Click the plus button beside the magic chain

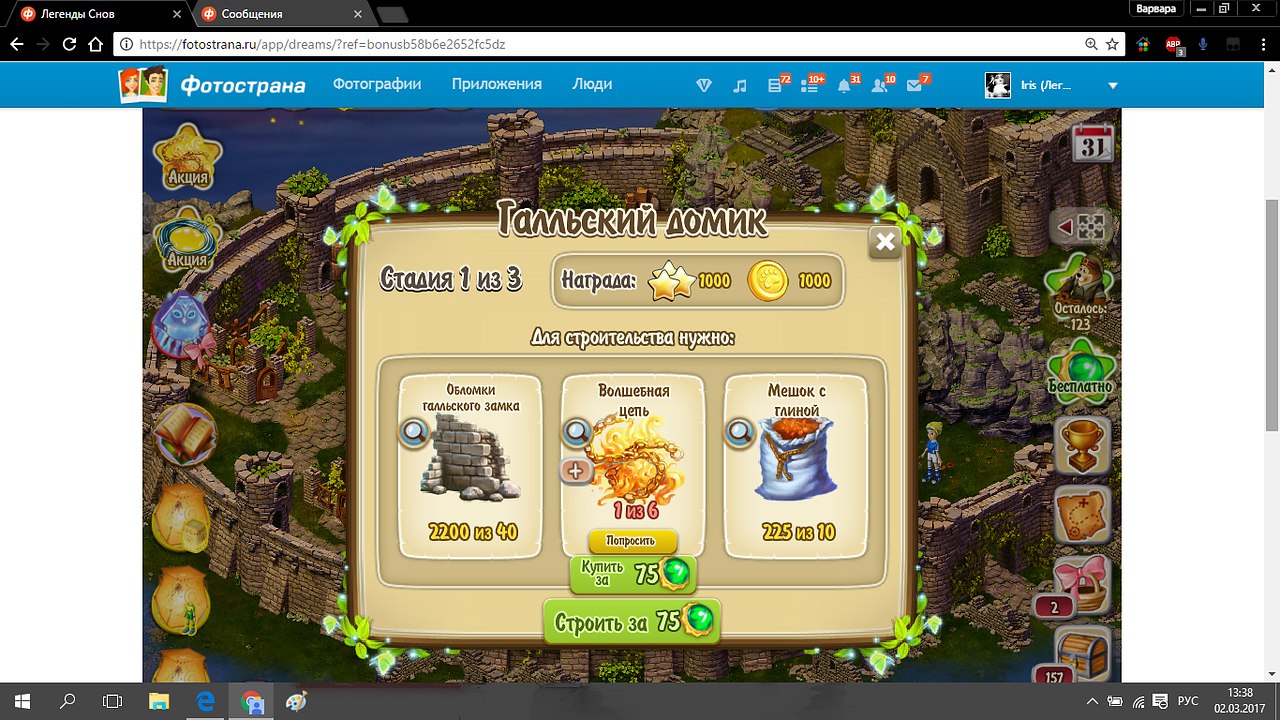click(x=575, y=470)
